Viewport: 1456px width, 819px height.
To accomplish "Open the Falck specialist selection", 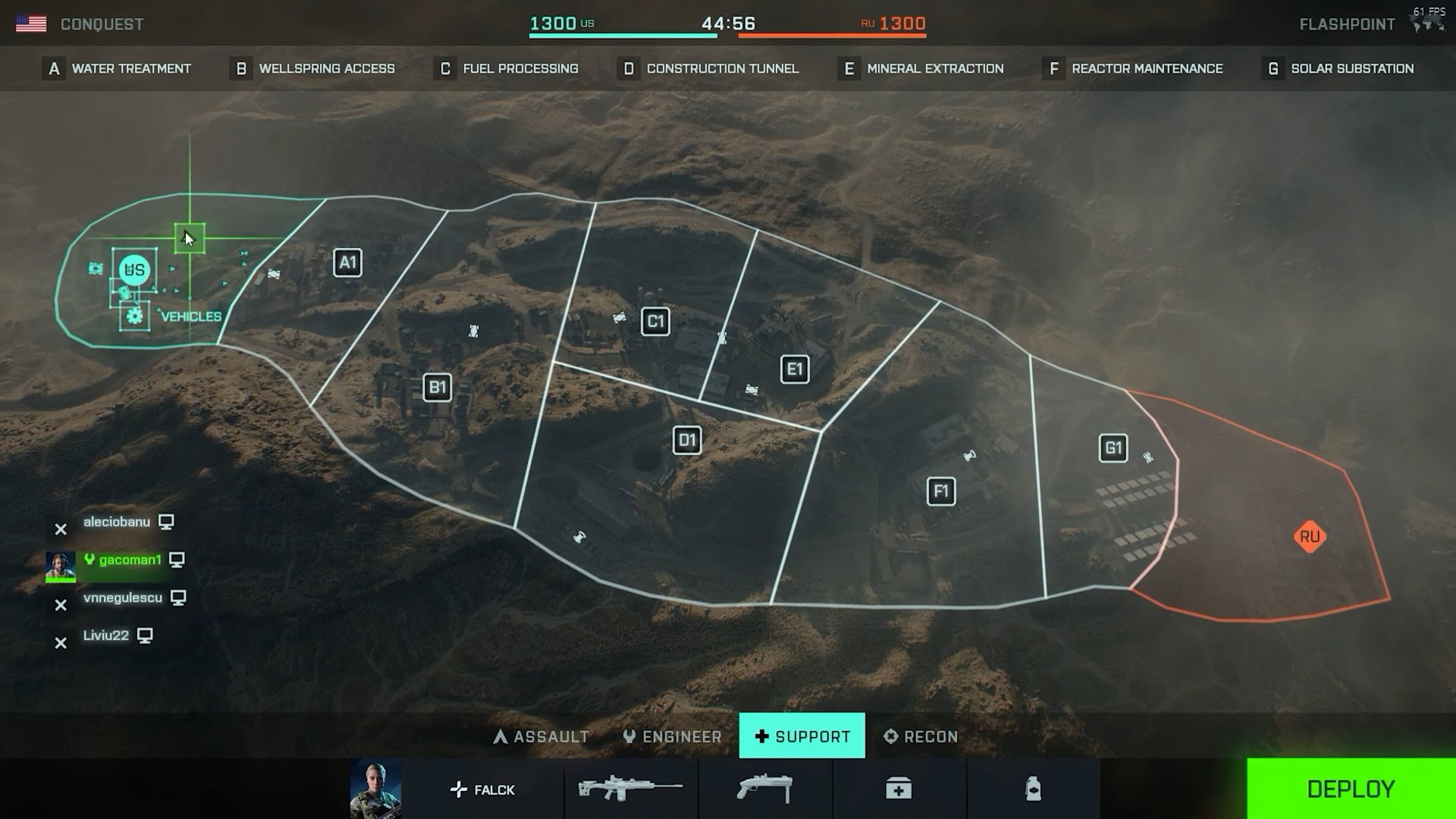I will pos(482,789).
